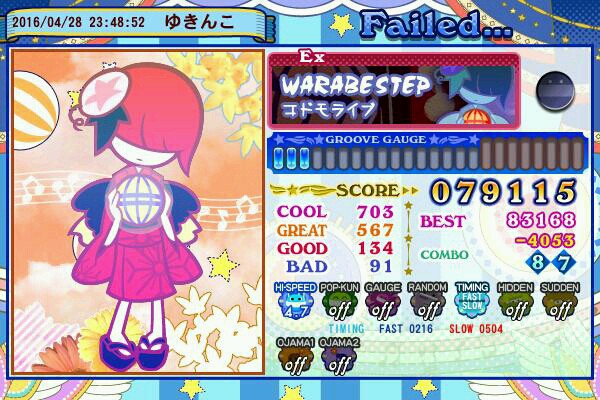The height and width of the screenshot is (400, 600).
Task: Toggle the HIDDEN option
Action: coord(516,303)
